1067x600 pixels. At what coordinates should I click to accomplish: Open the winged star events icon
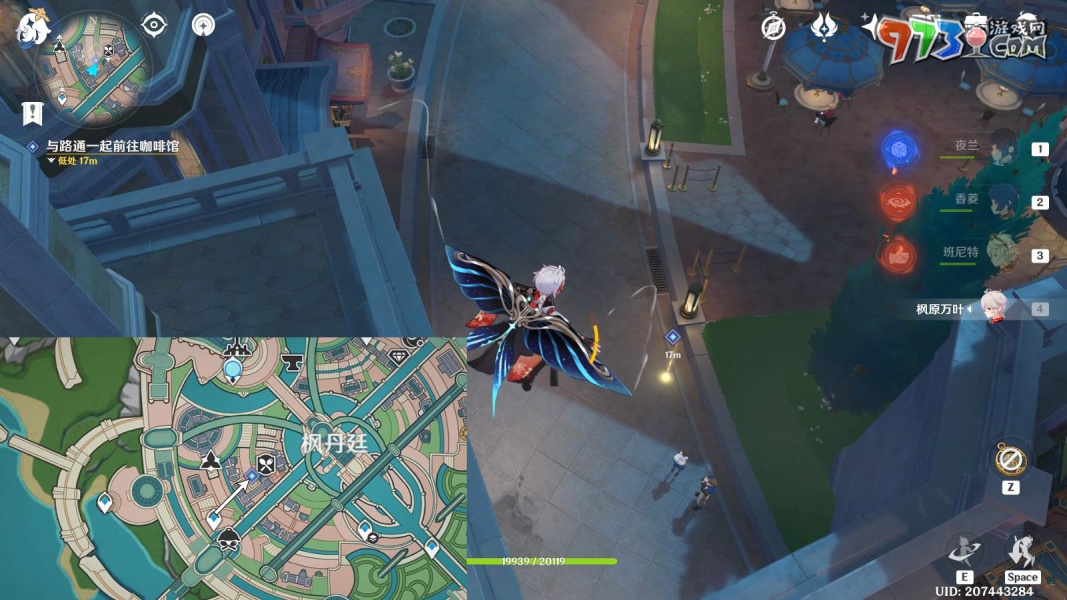(x=823, y=27)
